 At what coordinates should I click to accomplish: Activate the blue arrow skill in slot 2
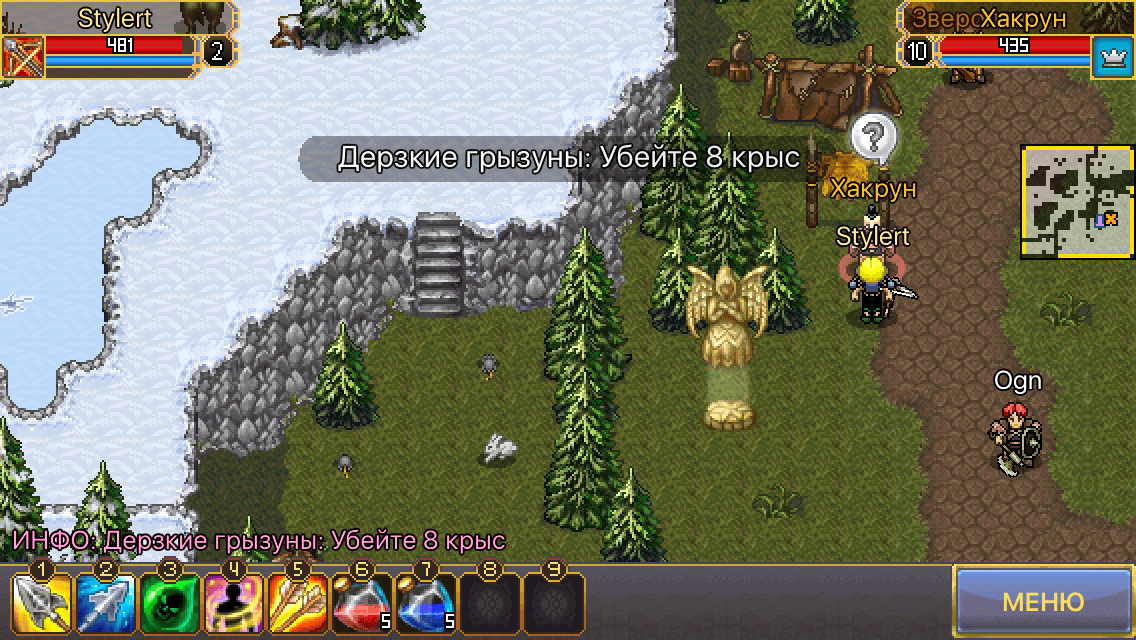click(x=104, y=604)
